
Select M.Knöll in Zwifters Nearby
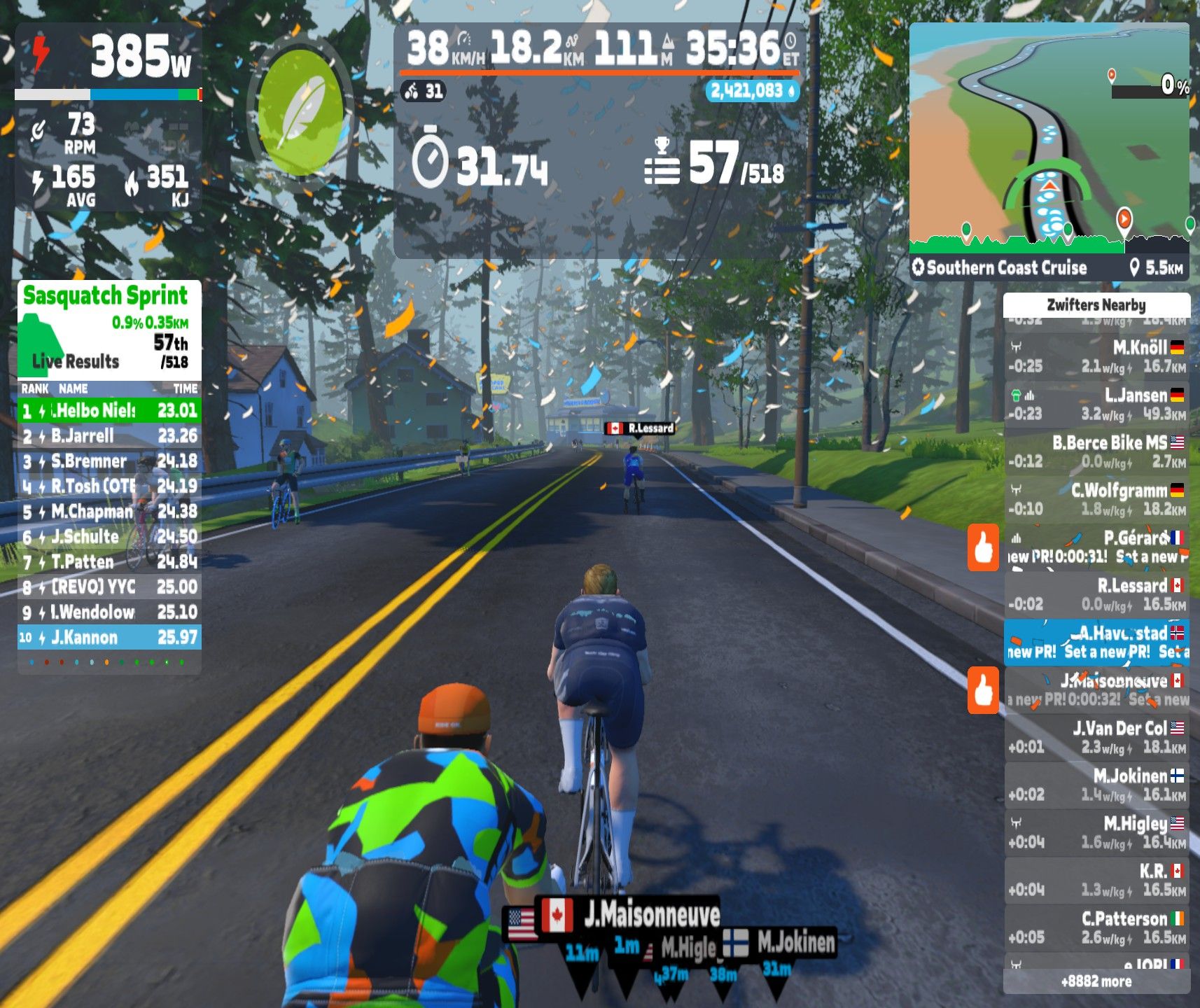click(1096, 357)
